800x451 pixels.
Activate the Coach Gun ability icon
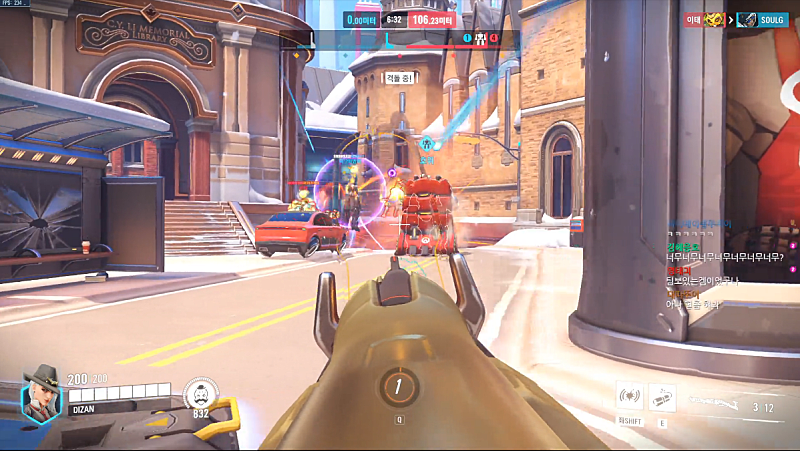coord(629,397)
